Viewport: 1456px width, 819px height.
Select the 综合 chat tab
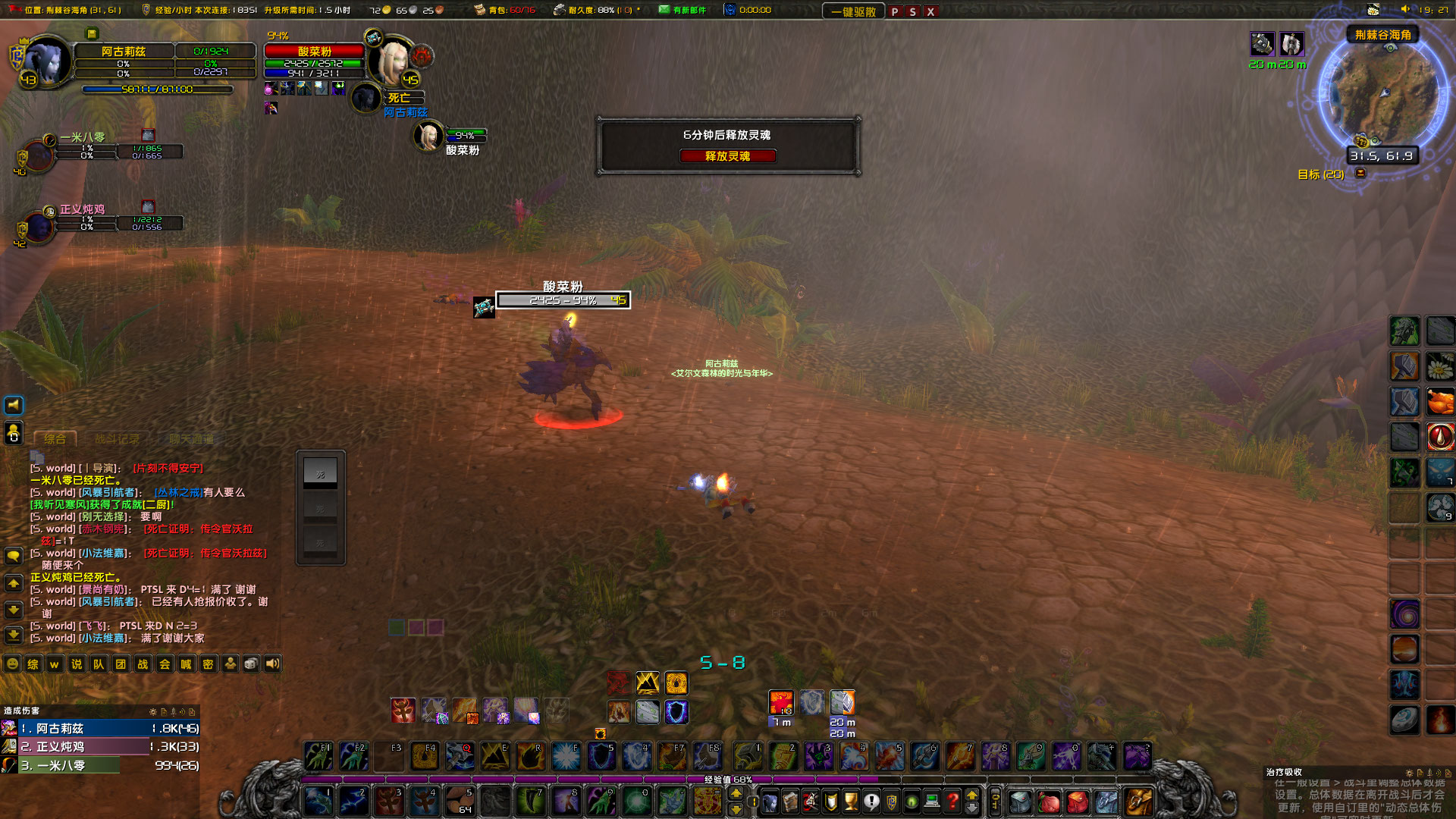[55, 438]
